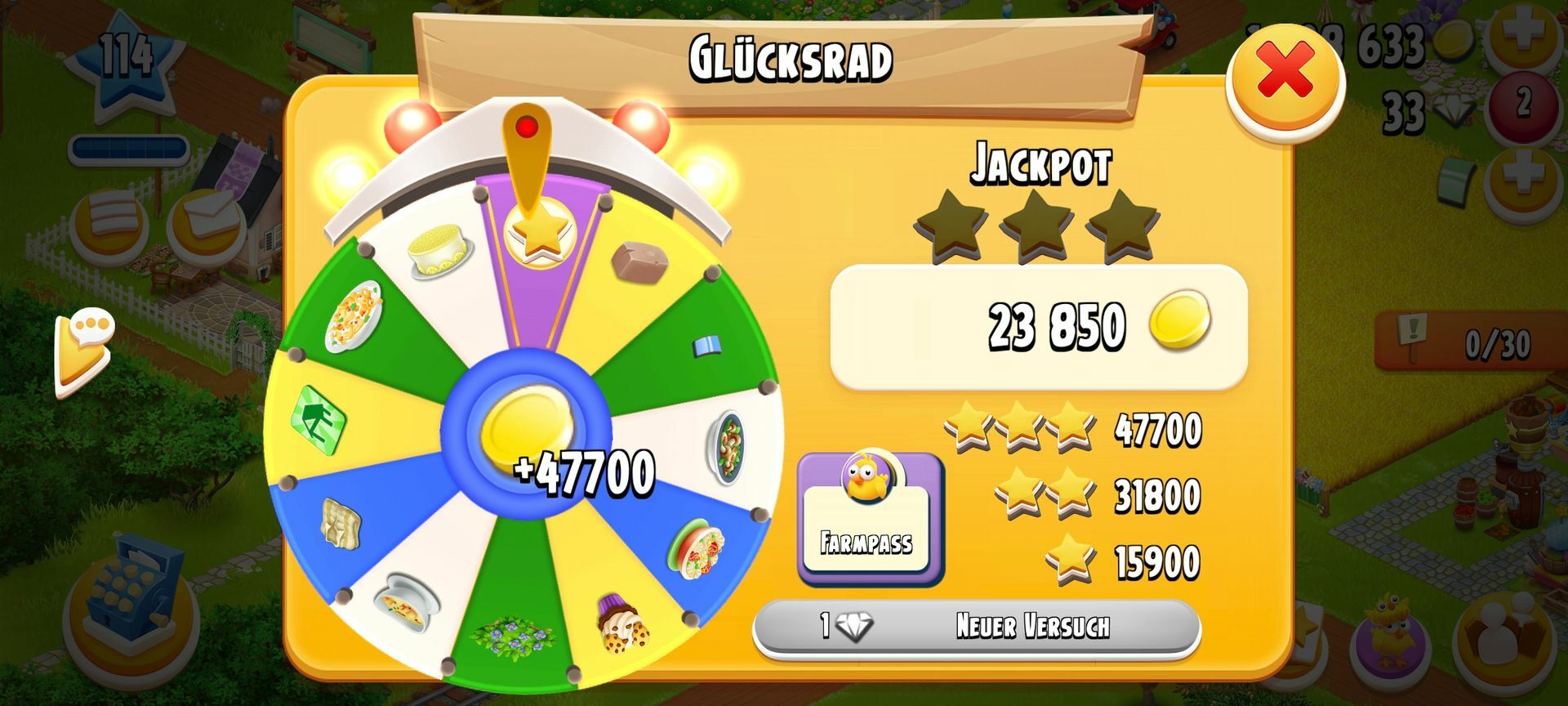Image resolution: width=1568 pixels, height=706 pixels.
Task: Tap Neuer Versuch to spin again
Action: point(976,628)
